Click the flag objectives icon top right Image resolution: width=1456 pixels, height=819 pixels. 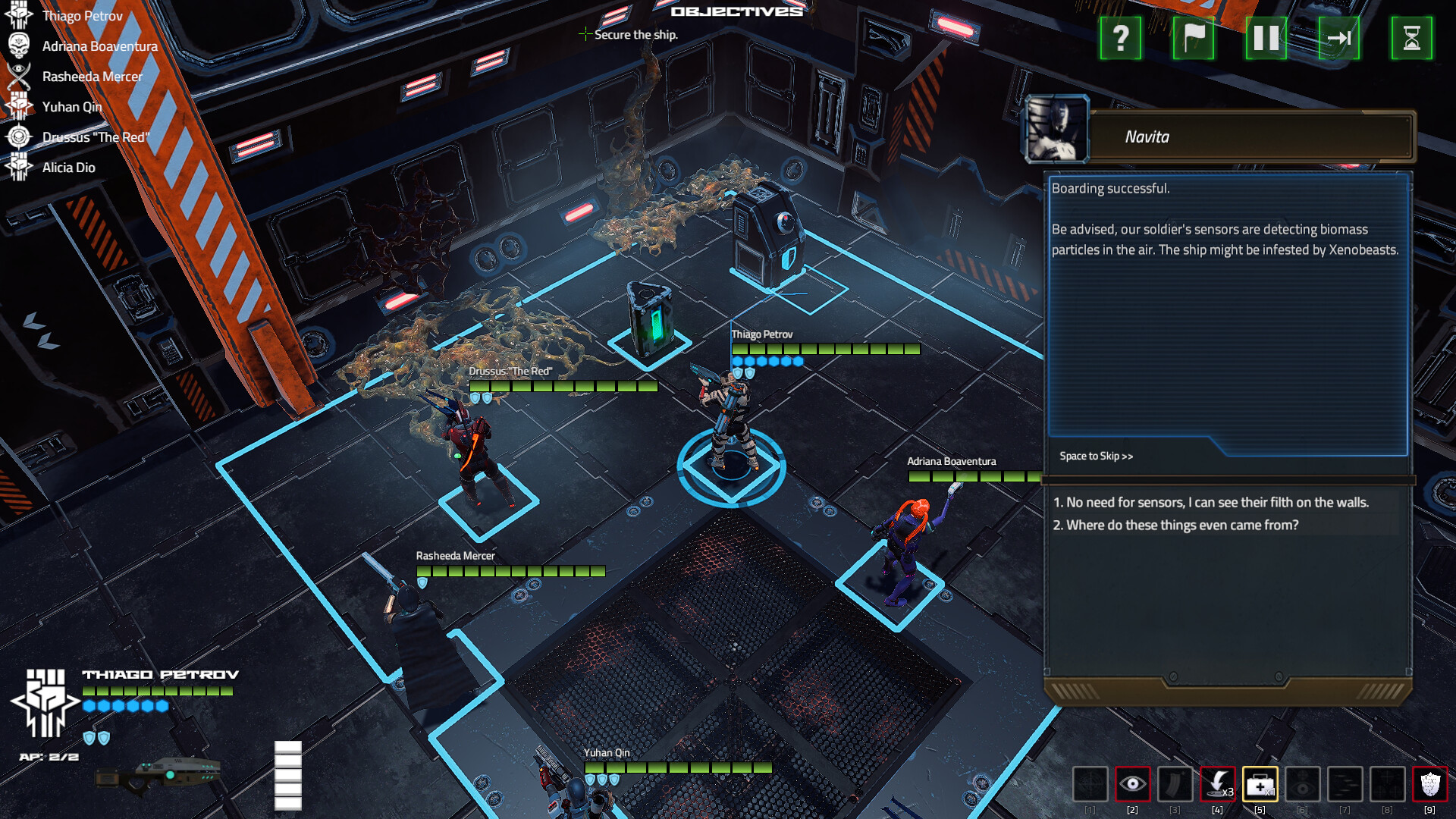[1194, 39]
